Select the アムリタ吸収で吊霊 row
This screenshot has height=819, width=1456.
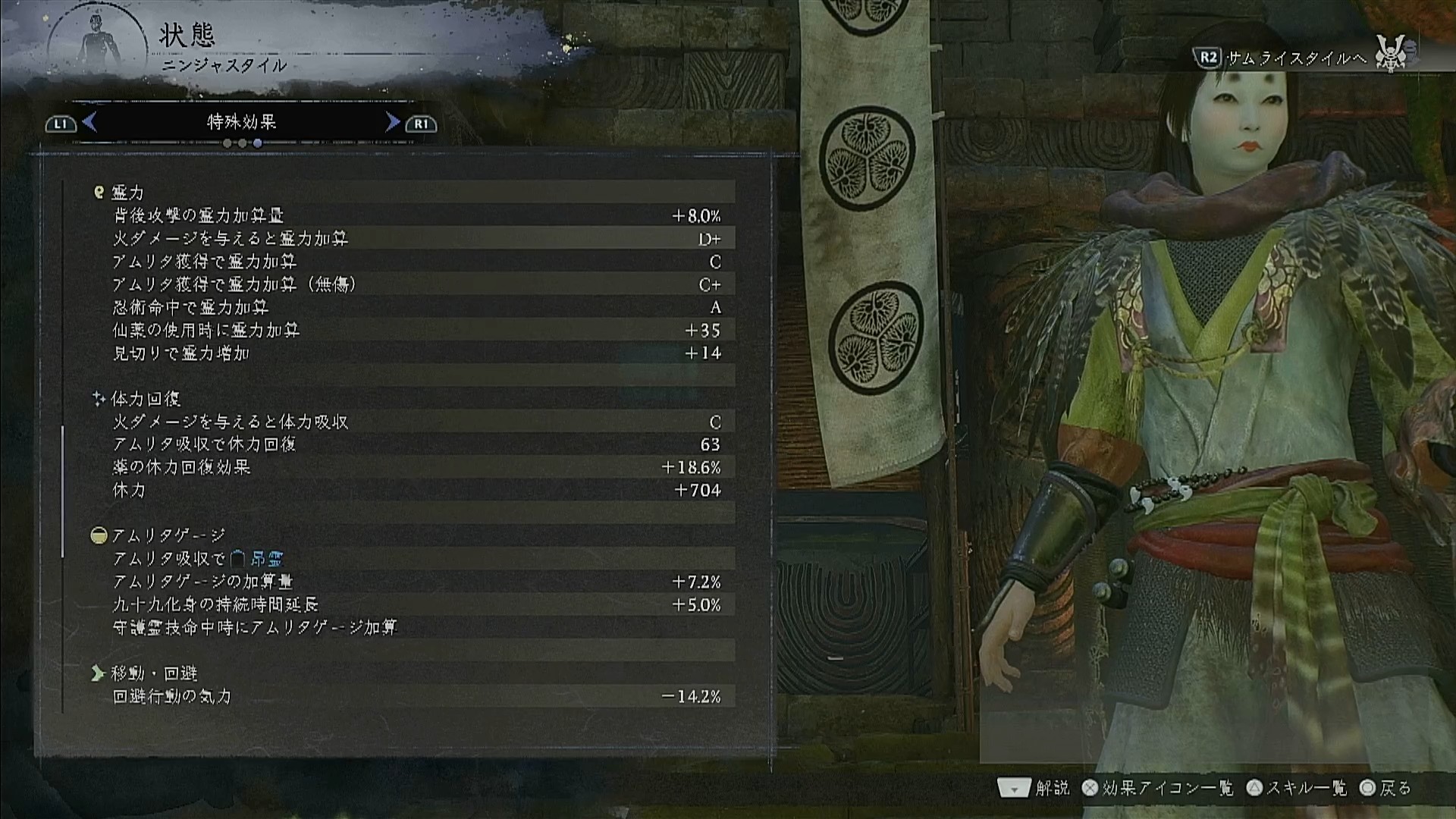[416, 559]
